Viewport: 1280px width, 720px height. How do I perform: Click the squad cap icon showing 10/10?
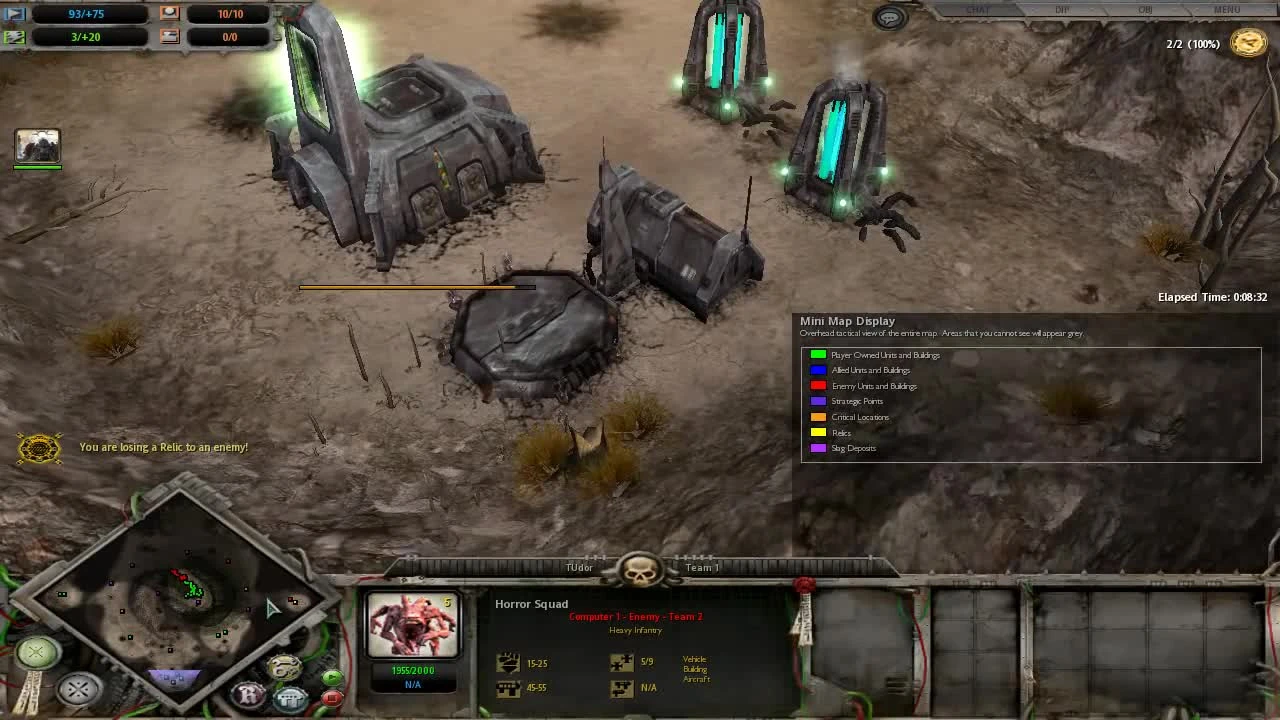168,13
